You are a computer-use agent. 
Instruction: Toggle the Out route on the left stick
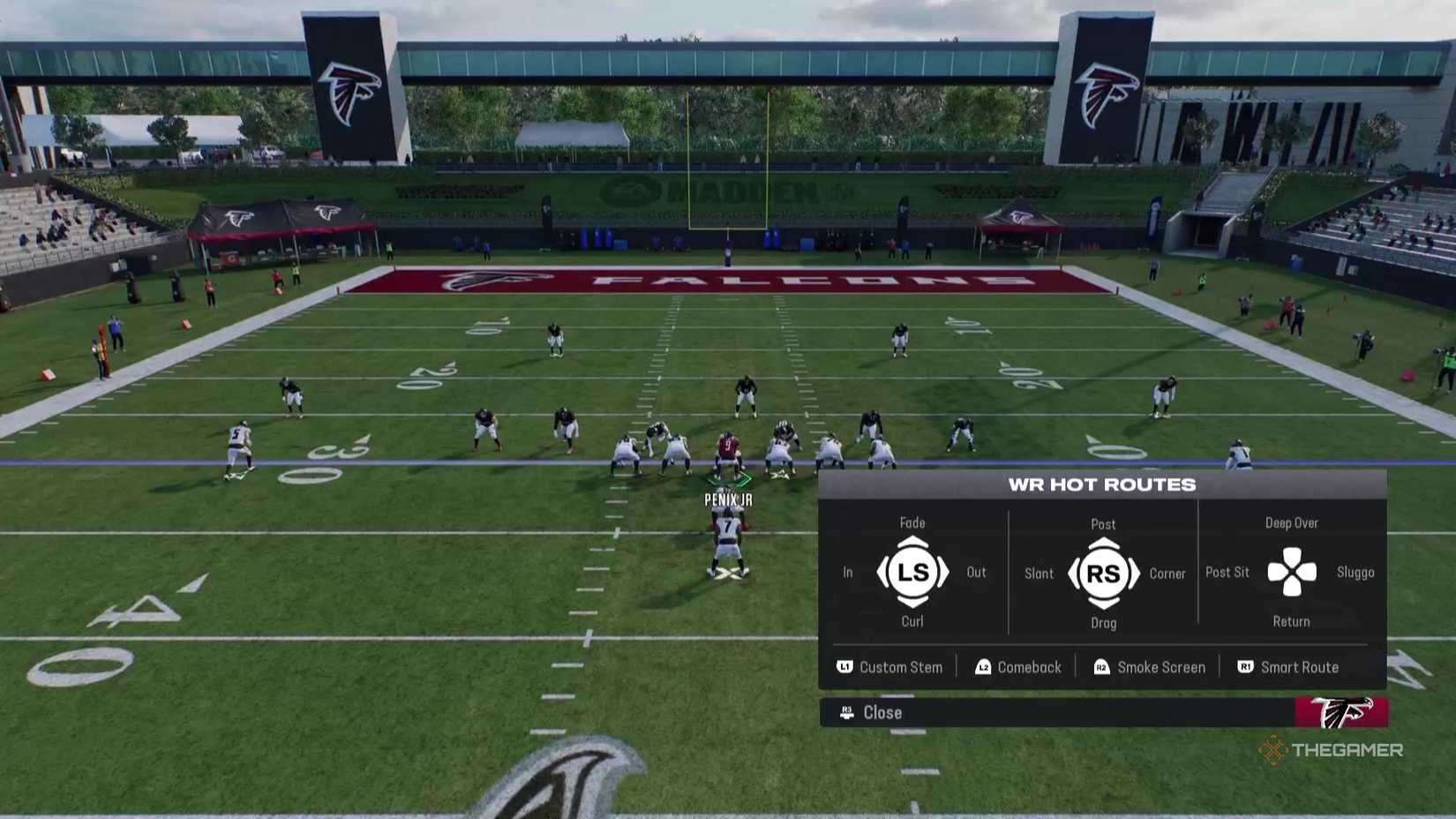[x=976, y=572]
